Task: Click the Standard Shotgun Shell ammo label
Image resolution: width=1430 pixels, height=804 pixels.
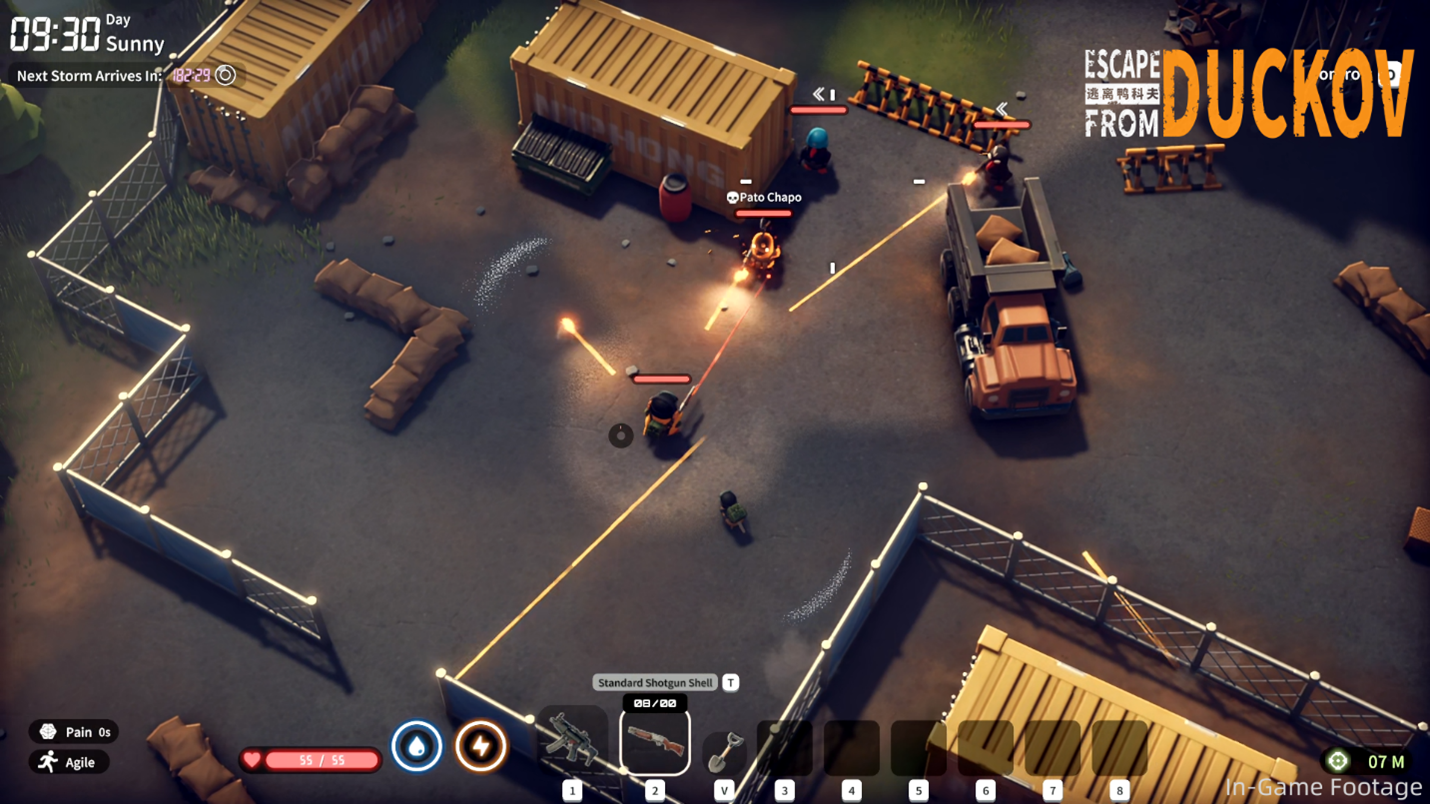Action: (655, 683)
